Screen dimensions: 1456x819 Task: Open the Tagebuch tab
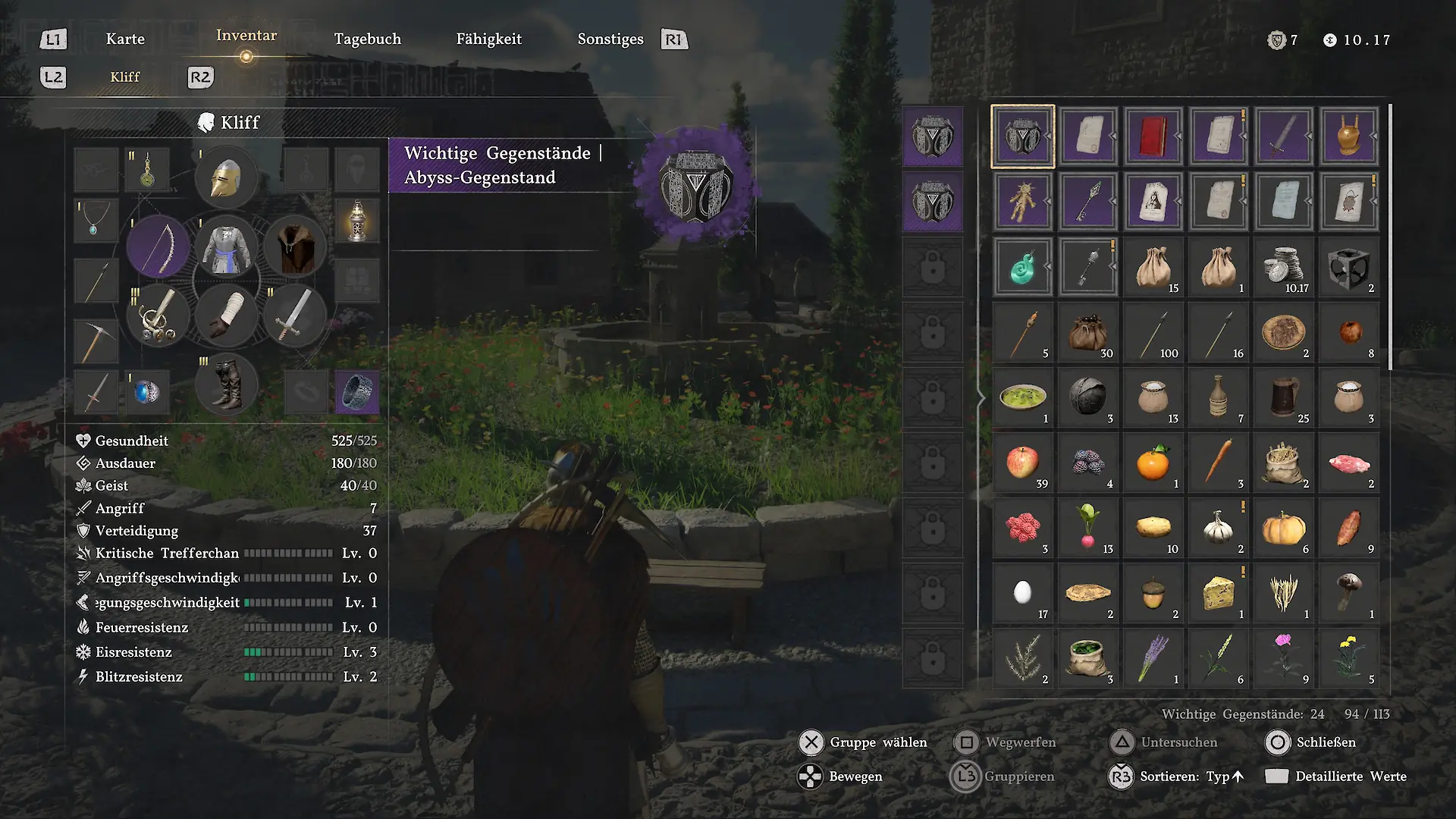pyautogui.click(x=368, y=39)
